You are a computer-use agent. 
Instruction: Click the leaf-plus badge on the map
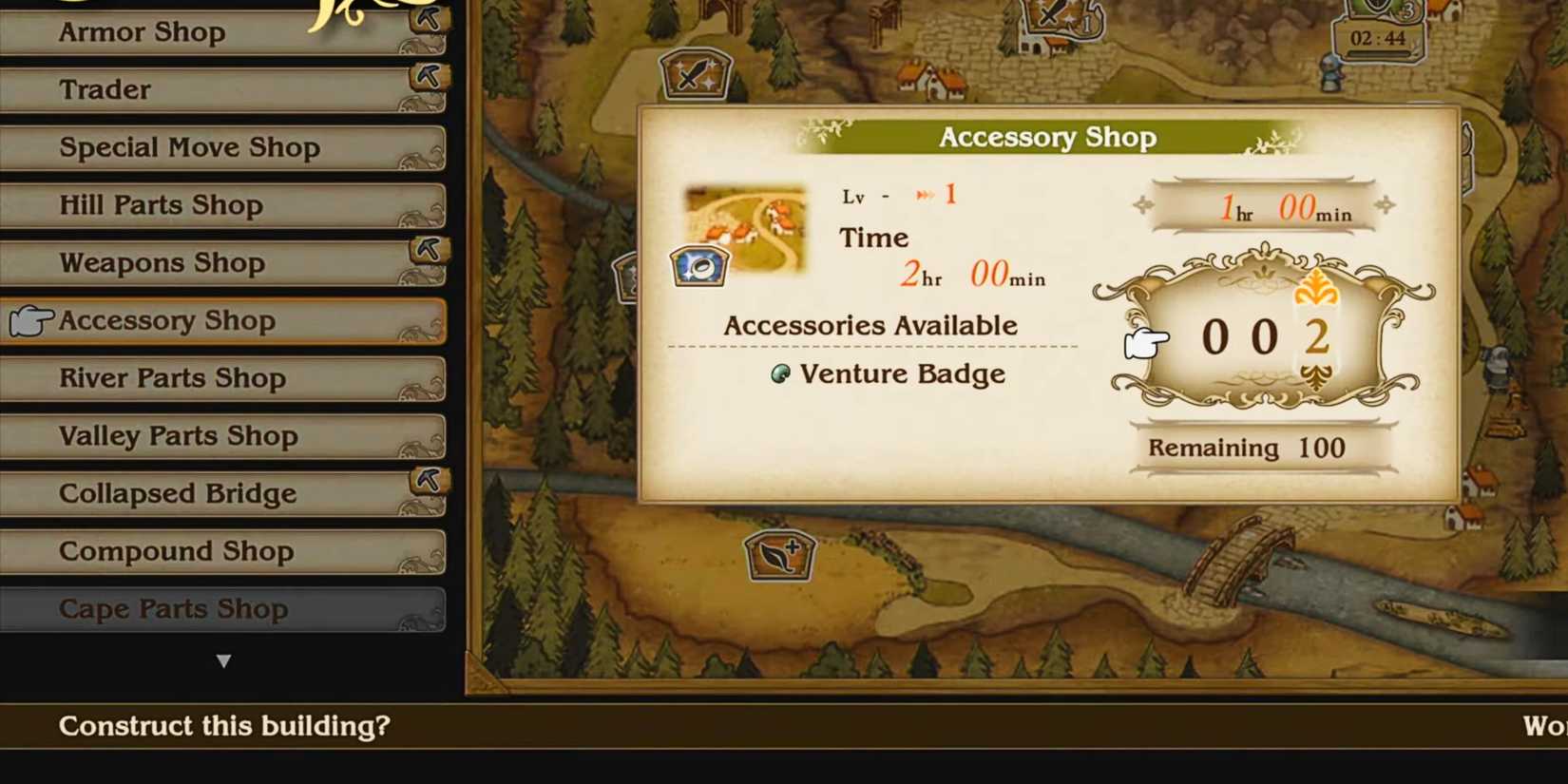coord(777,556)
